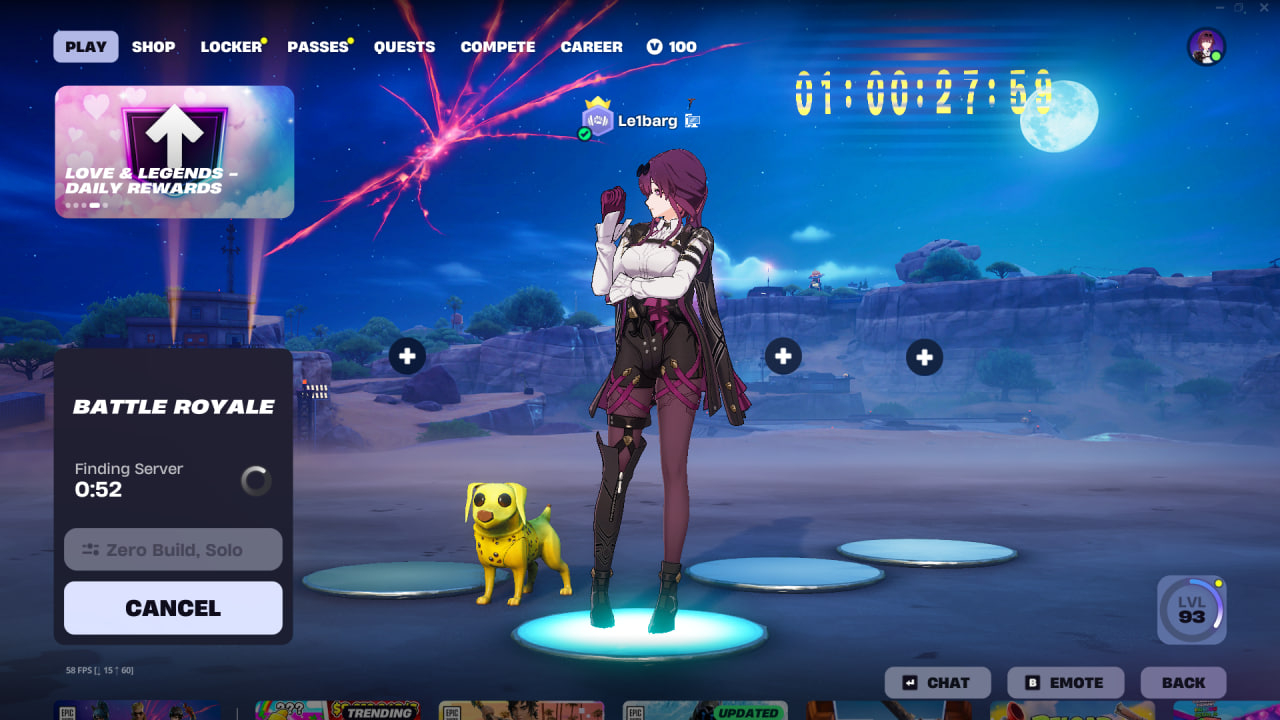1280x720 pixels.
Task: Close the game window
Action: tap(1264, 8)
